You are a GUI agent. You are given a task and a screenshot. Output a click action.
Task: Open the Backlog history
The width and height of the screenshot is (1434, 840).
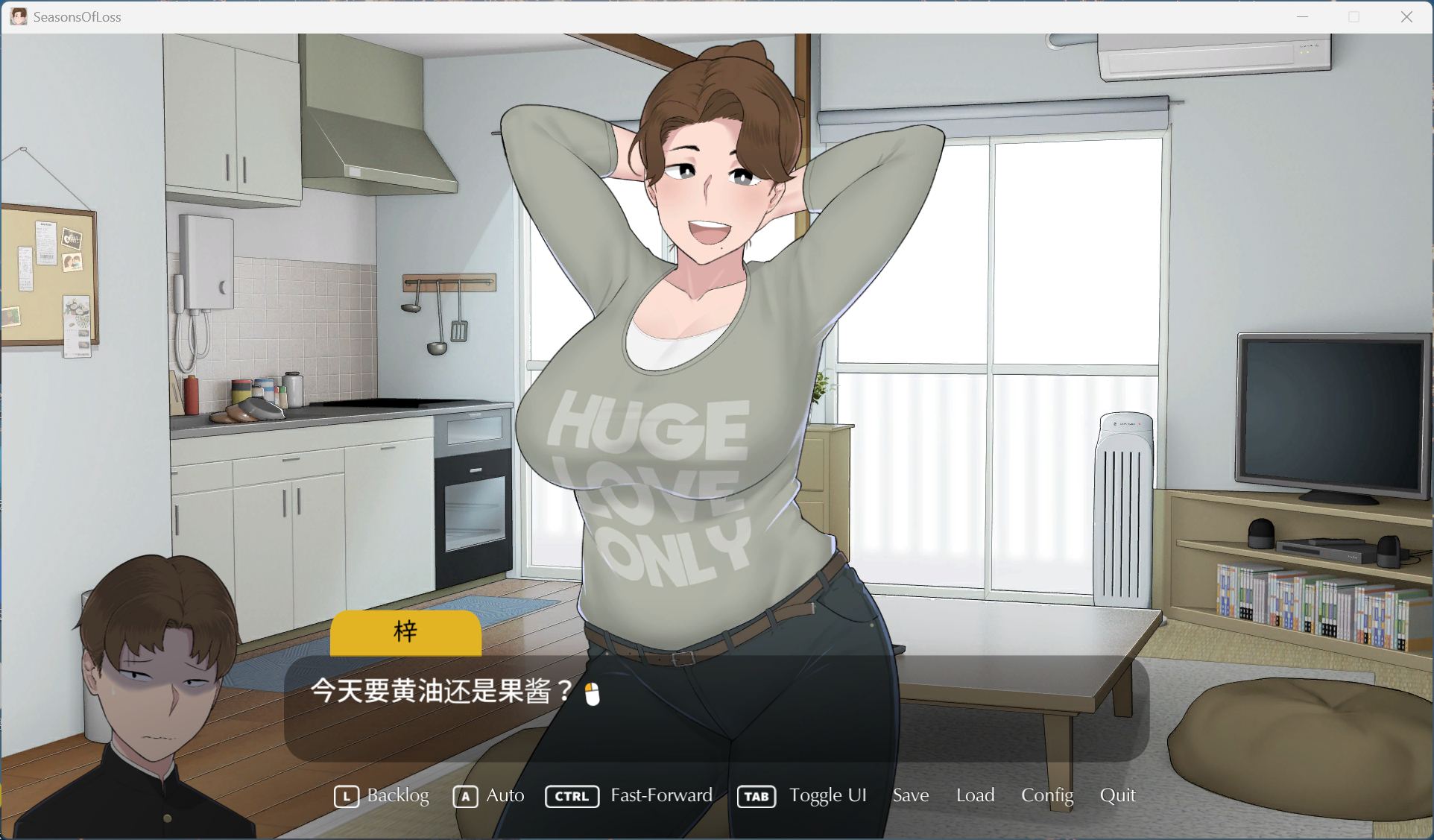click(397, 797)
